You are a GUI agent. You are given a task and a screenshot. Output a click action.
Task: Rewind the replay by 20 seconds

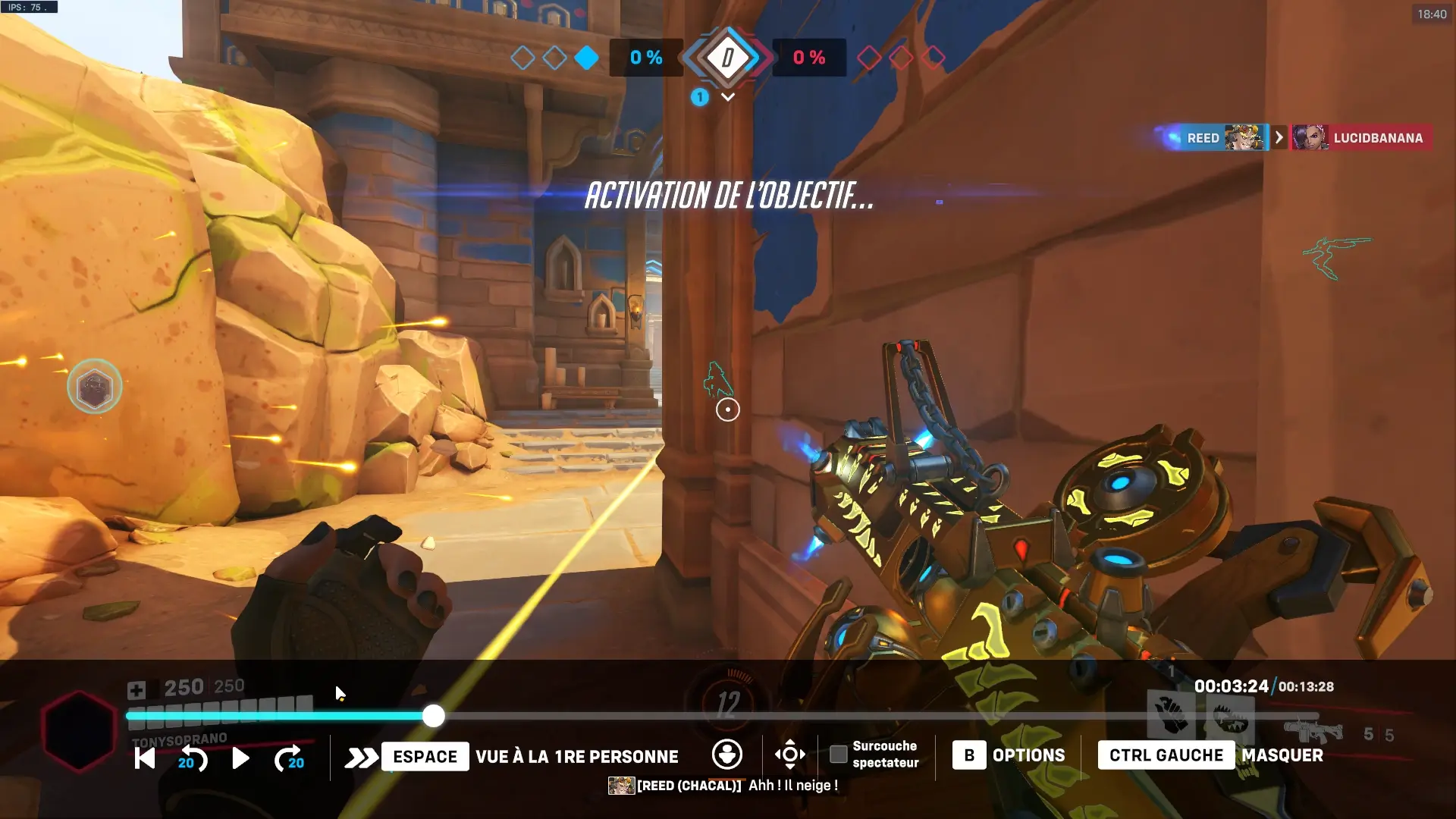(x=193, y=758)
